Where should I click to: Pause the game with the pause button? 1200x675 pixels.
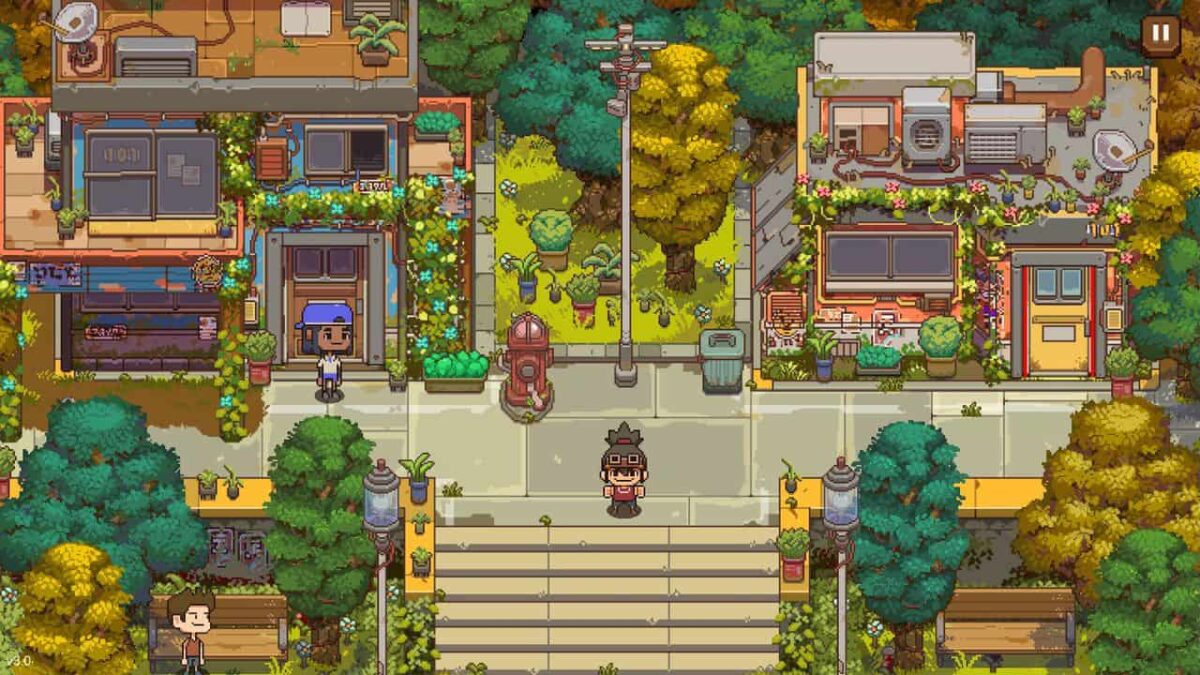pos(1160,34)
